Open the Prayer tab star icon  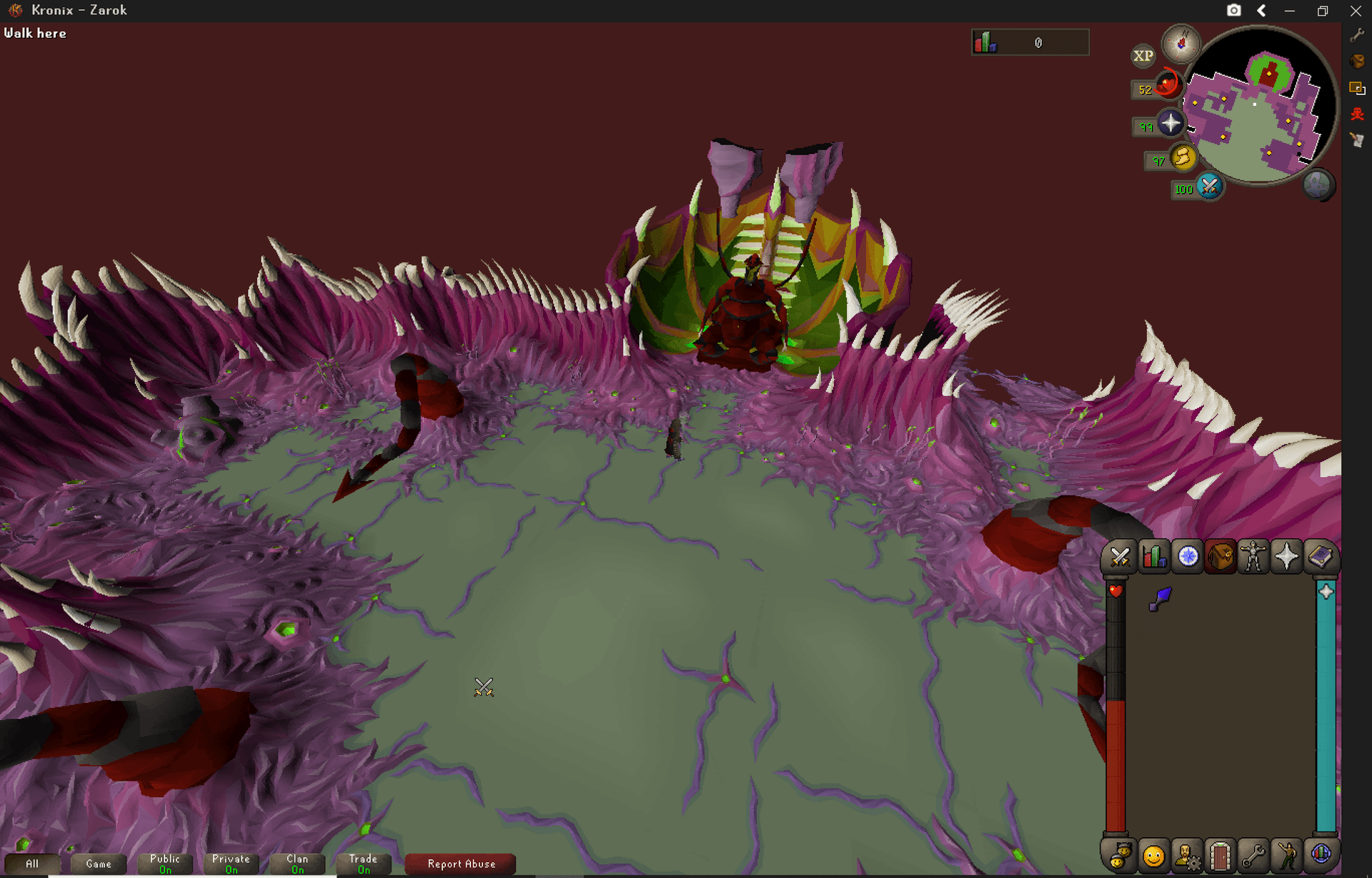pyautogui.click(x=1287, y=558)
